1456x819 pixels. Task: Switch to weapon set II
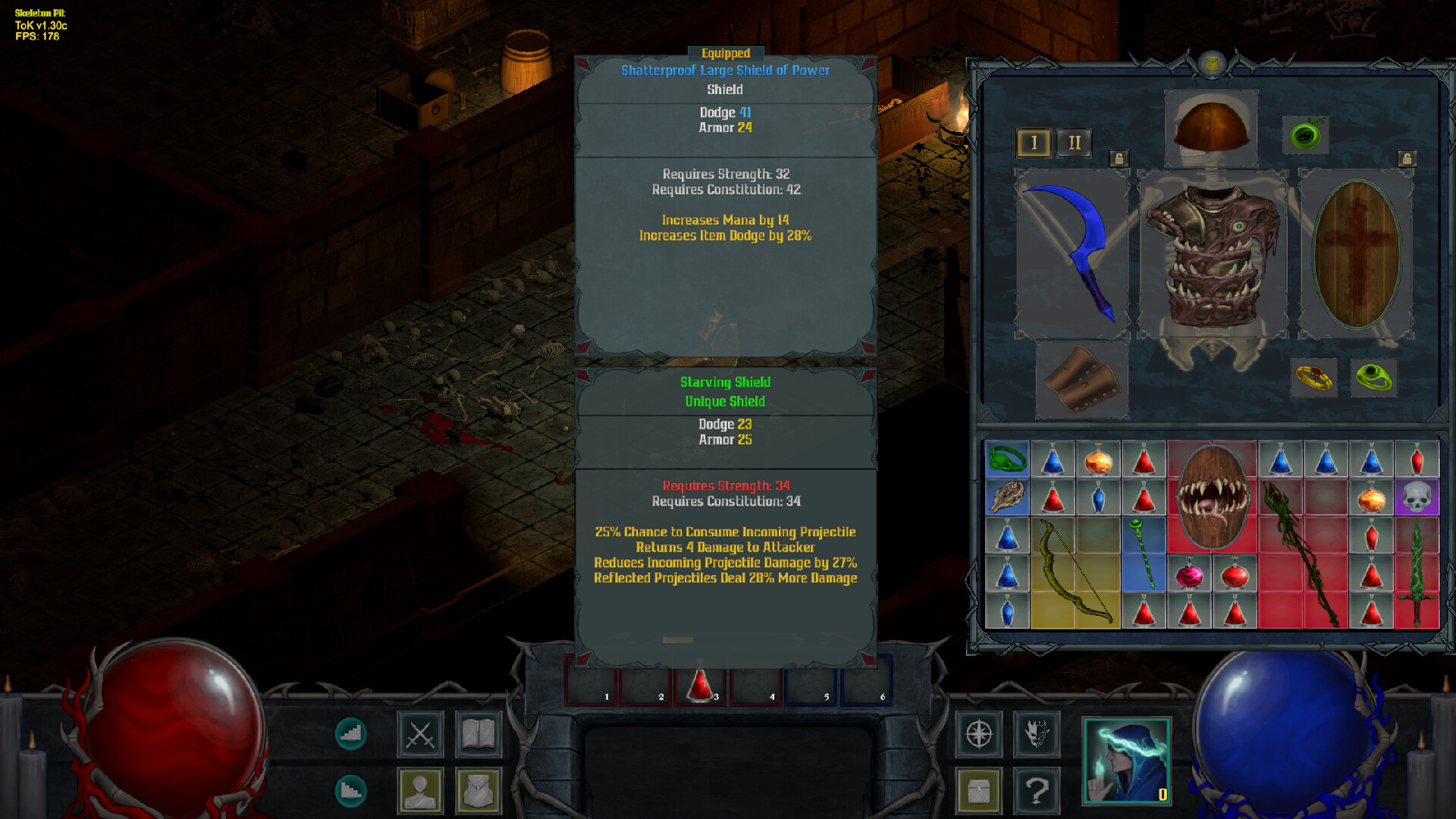(1075, 143)
